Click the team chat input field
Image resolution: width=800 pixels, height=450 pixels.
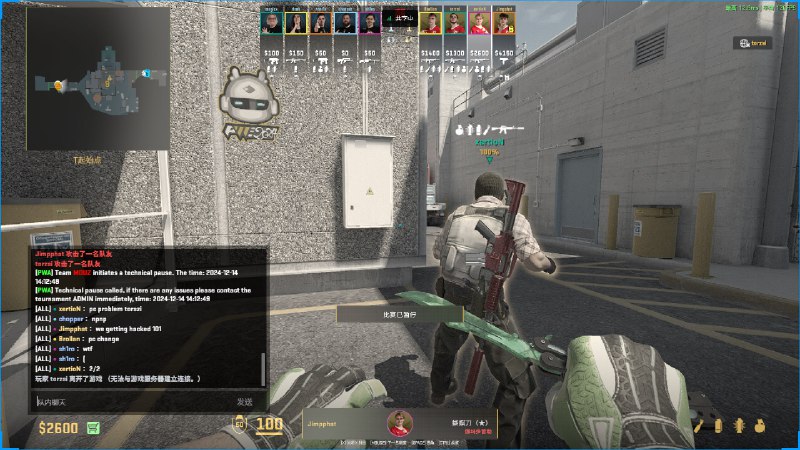[x=130, y=402]
